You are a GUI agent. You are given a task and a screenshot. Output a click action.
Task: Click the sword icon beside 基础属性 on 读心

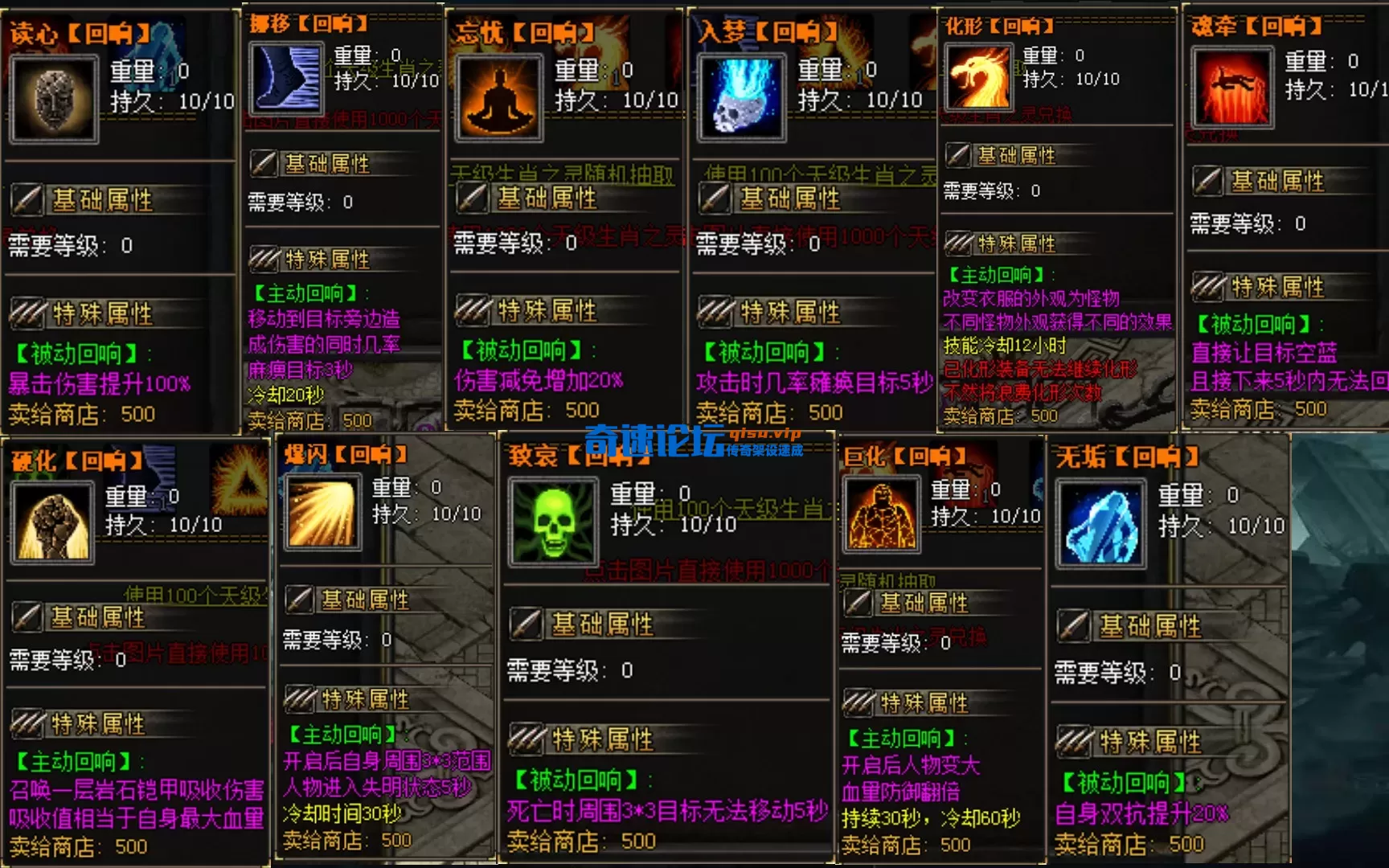tap(27, 199)
